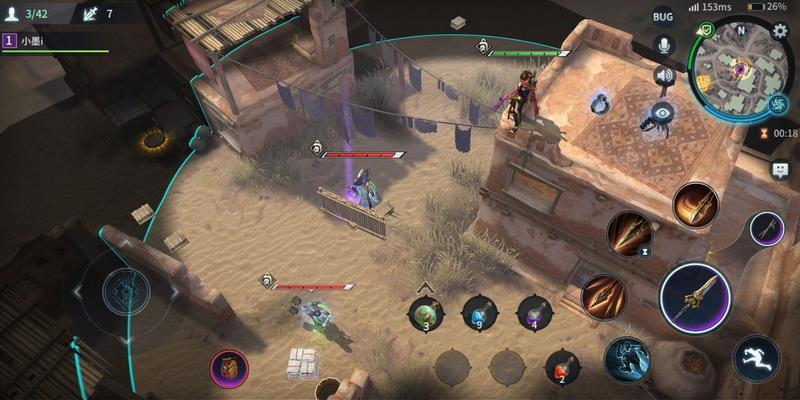Image resolution: width=800 pixels, height=400 pixels.
Task: Use the purple potion with count 4
Action: [x=534, y=314]
